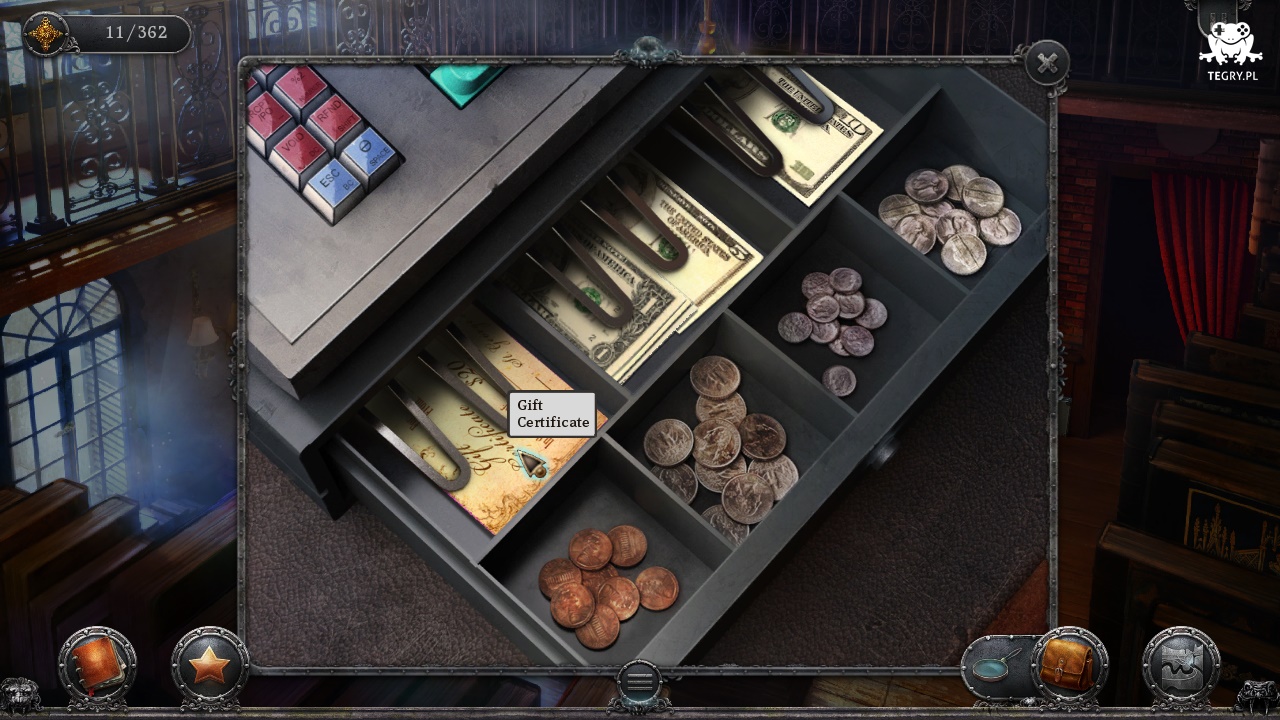This screenshot has height=720, width=1280.
Task: Close the cash drawer close-up view
Action: pyautogui.click(x=1047, y=64)
